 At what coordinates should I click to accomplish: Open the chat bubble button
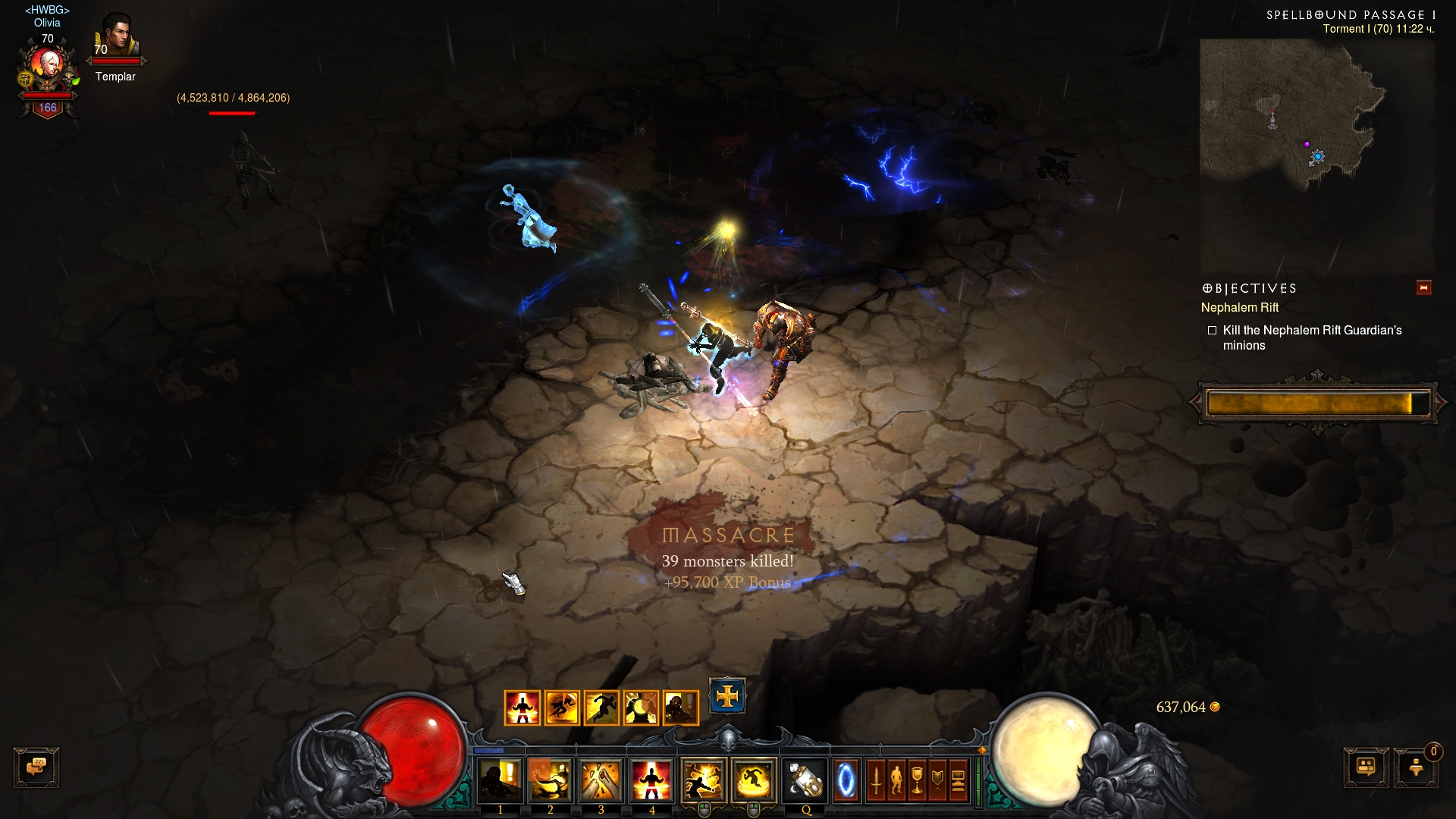36,767
